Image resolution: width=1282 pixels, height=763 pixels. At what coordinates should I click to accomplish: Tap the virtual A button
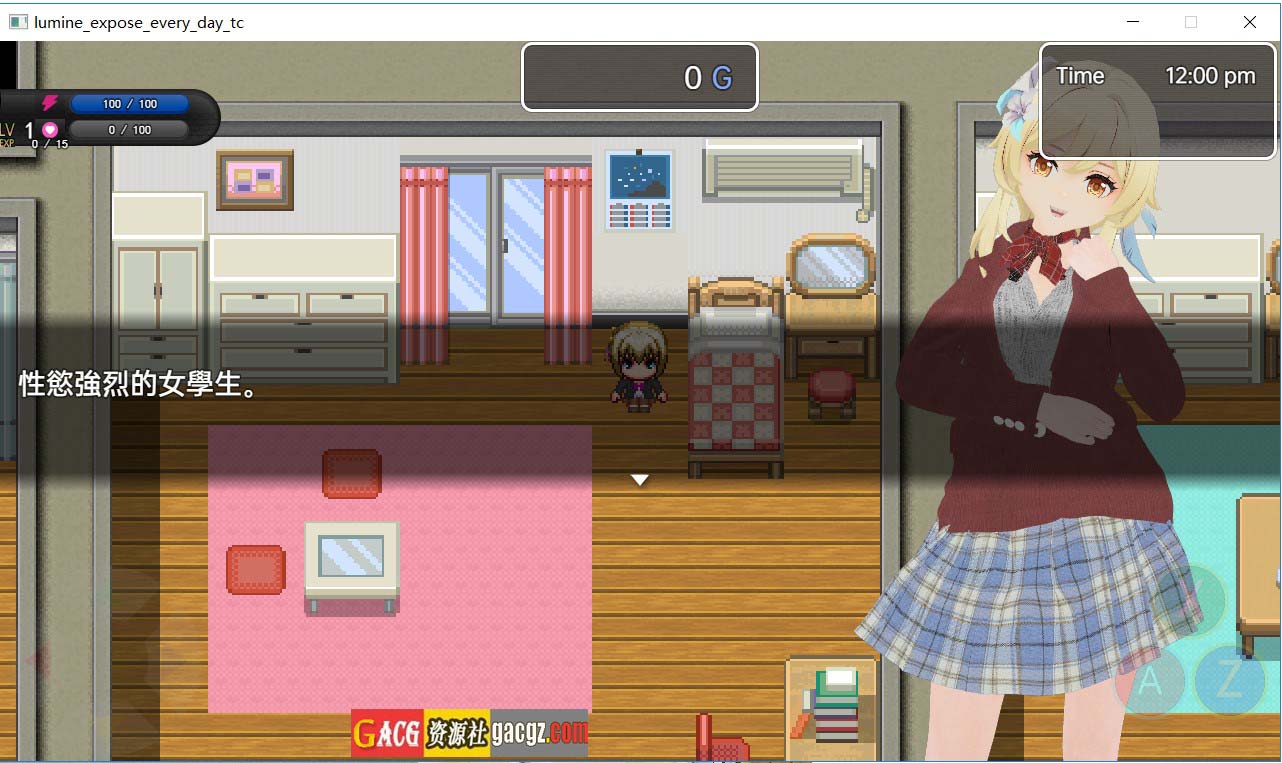[1150, 683]
